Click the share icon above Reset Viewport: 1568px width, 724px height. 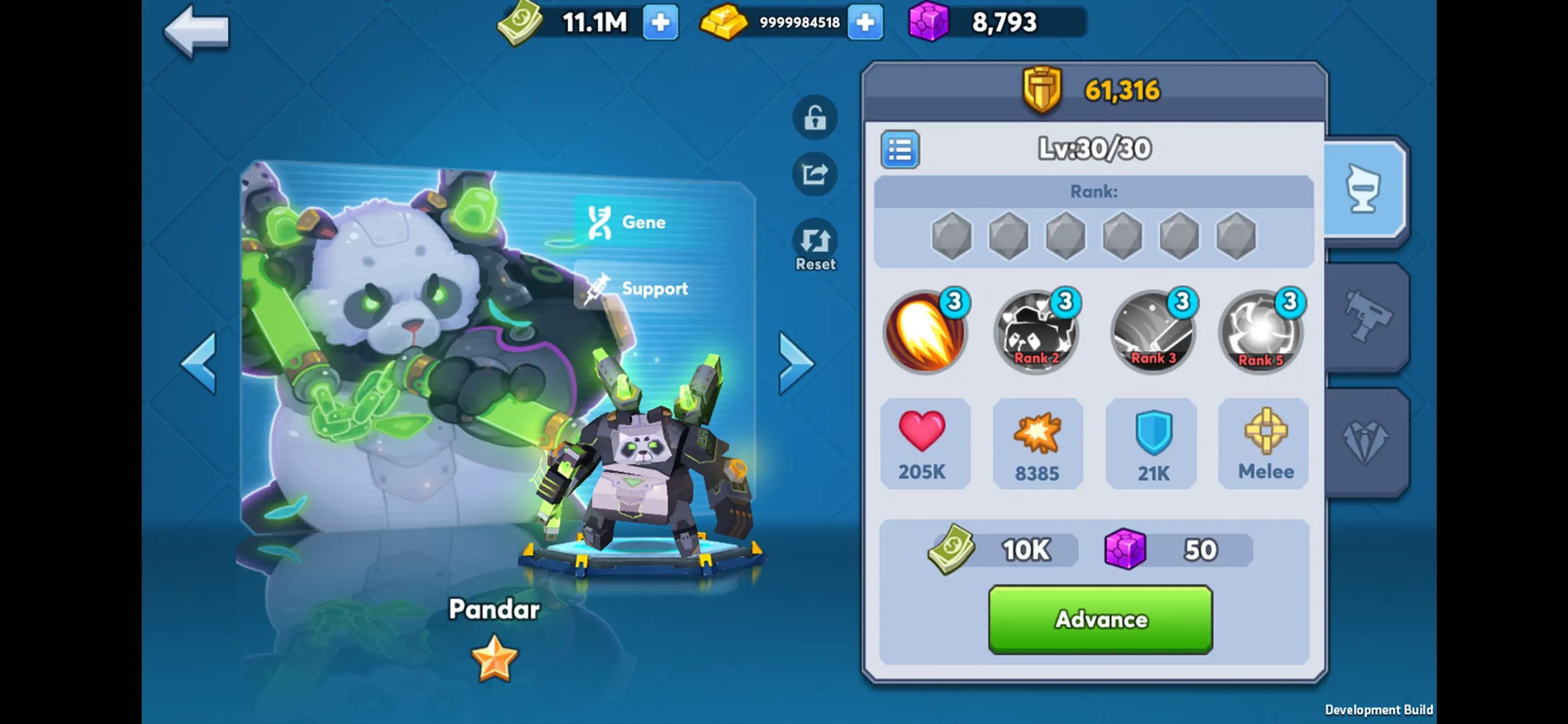pos(814,175)
